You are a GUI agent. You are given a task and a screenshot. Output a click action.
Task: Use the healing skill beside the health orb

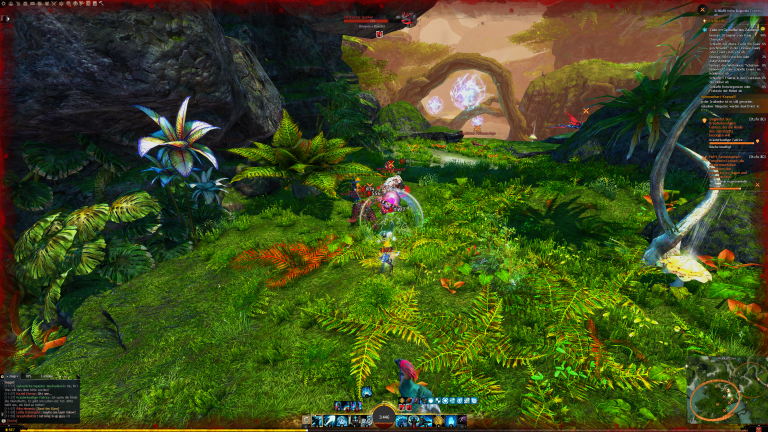[403, 421]
